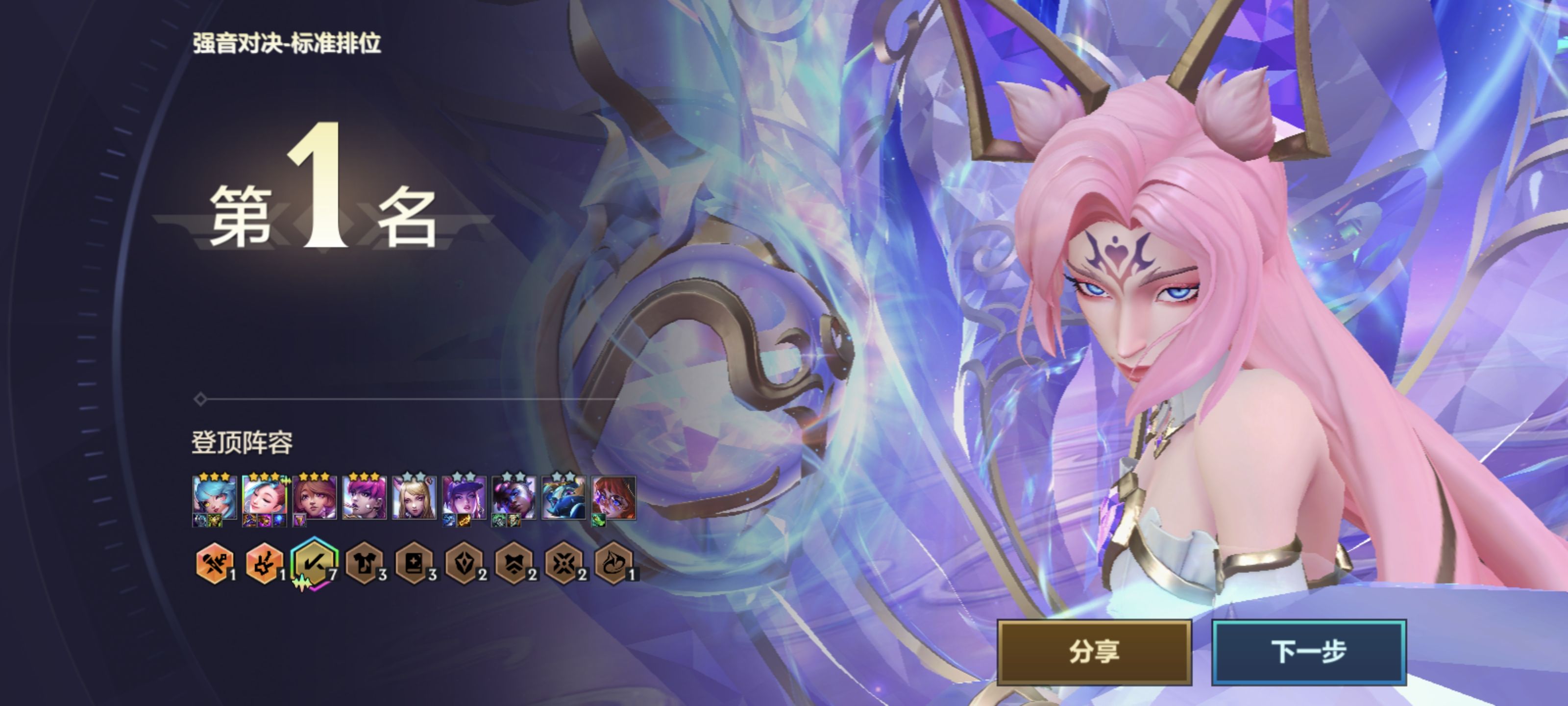This screenshot has width=1568, height=706.
Task: Inspect the spellbook trait icon
Action: (x=414, y=563)
